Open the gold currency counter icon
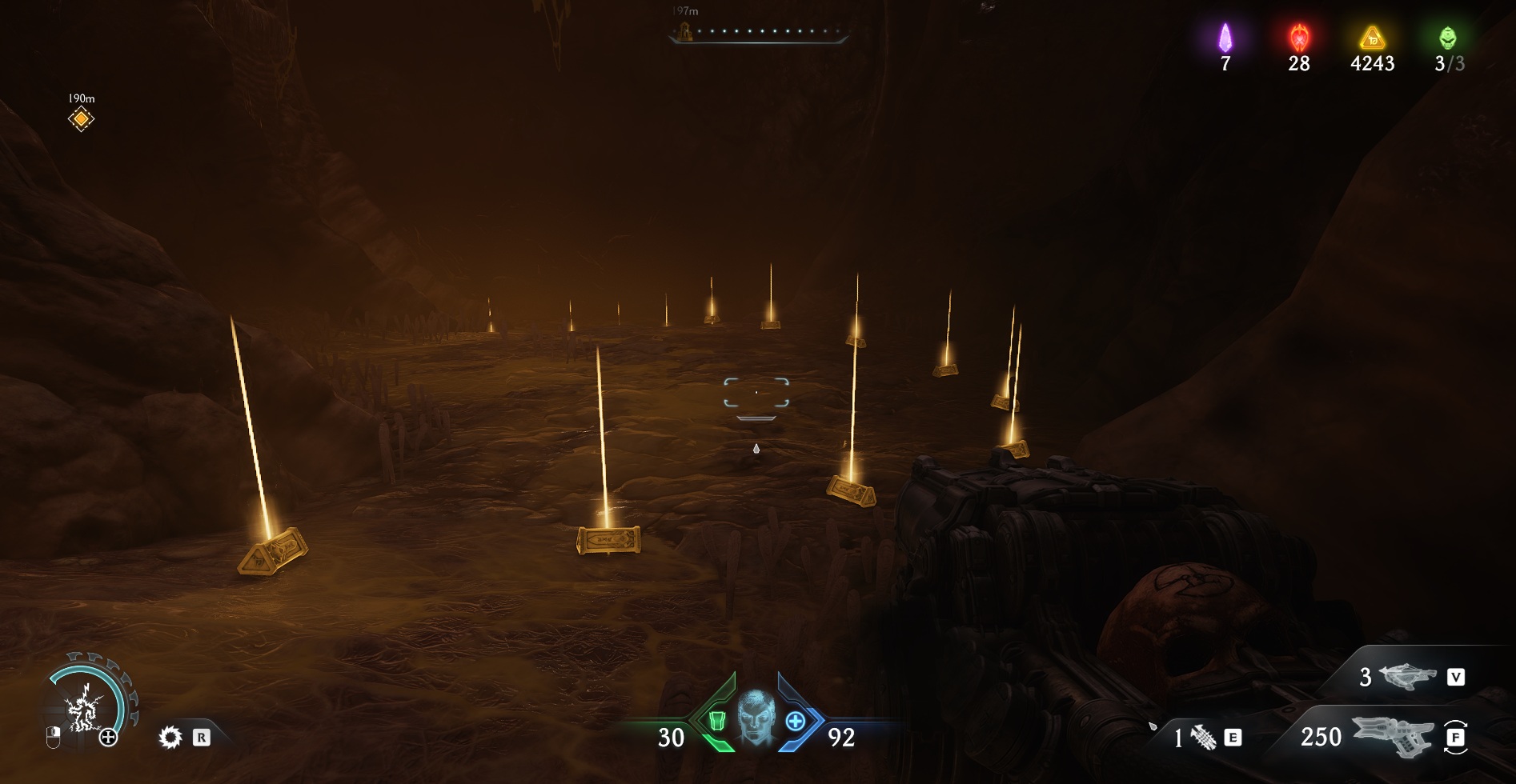The image size is (1516, 784). coord(1372,38)
